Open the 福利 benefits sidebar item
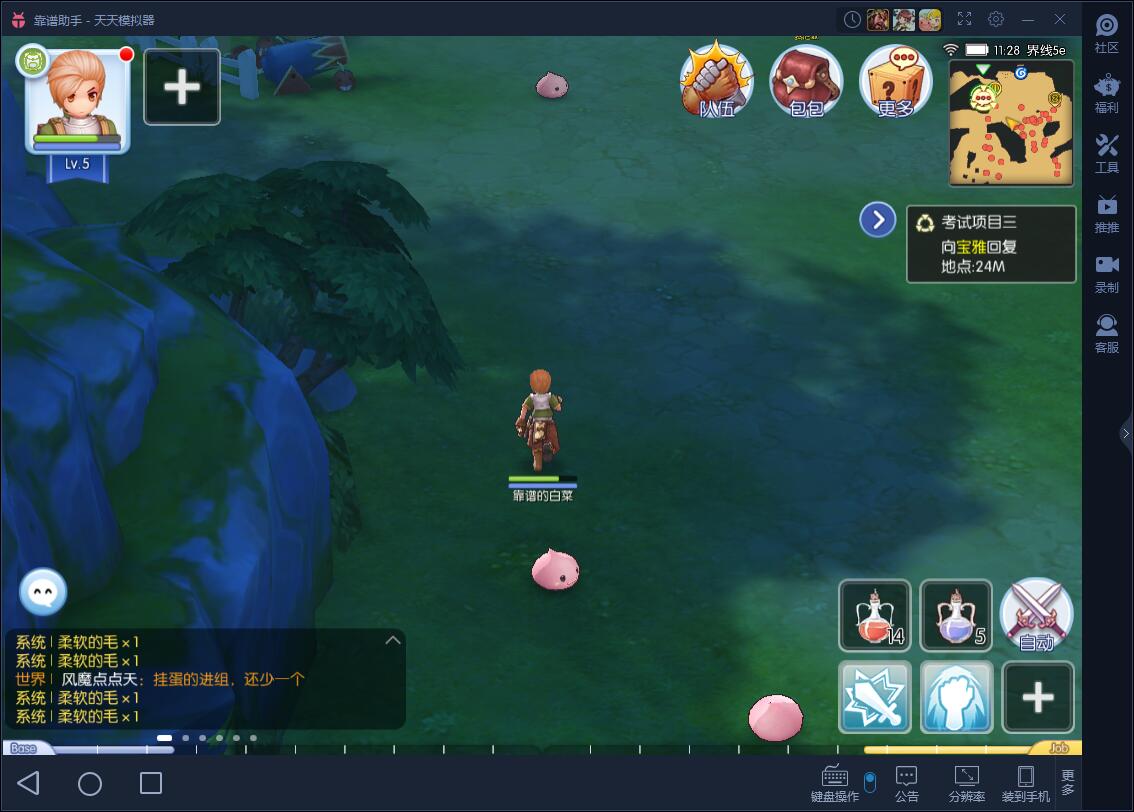Viewport: 1134px width, 812px height. [1106, 93]
